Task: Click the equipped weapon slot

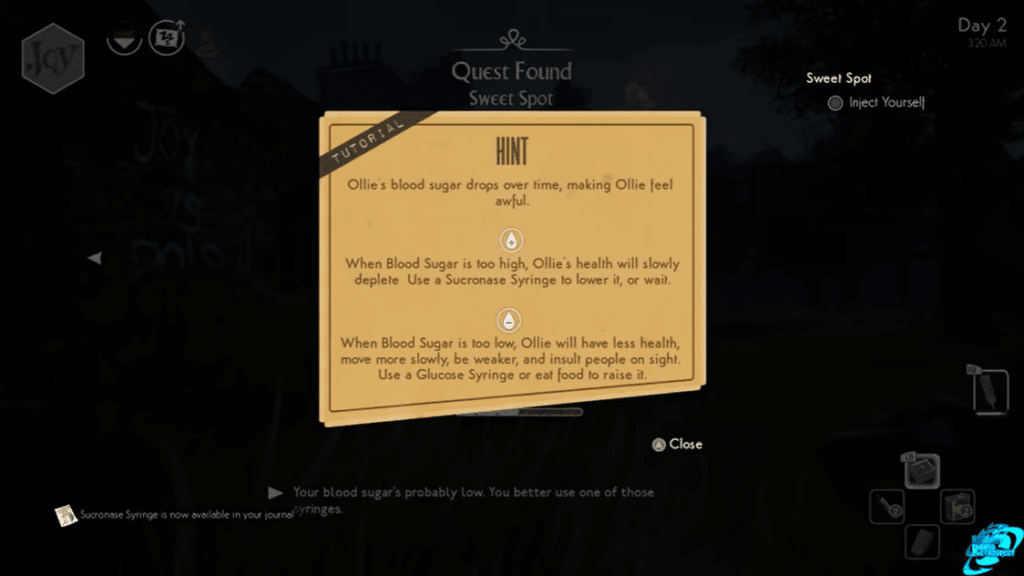Action: pyautogui.click(x=988, y=389)
